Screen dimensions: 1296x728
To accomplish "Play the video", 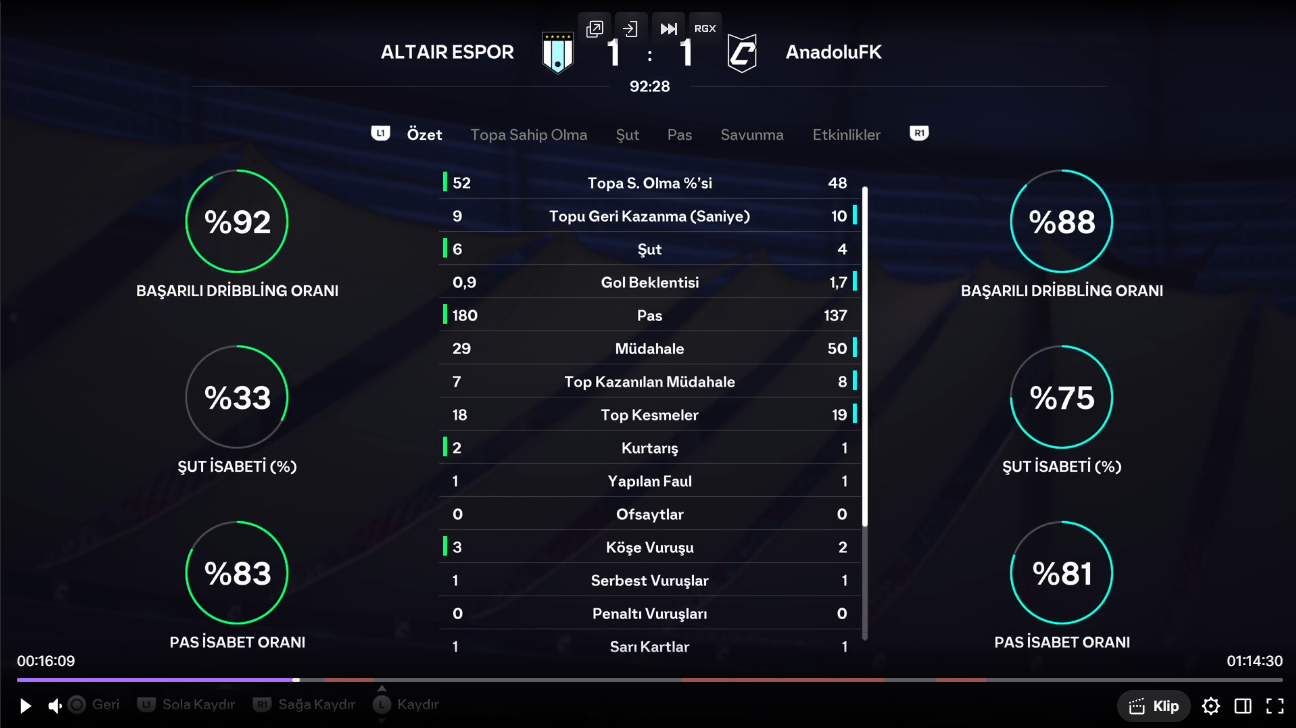I will 26,706.
